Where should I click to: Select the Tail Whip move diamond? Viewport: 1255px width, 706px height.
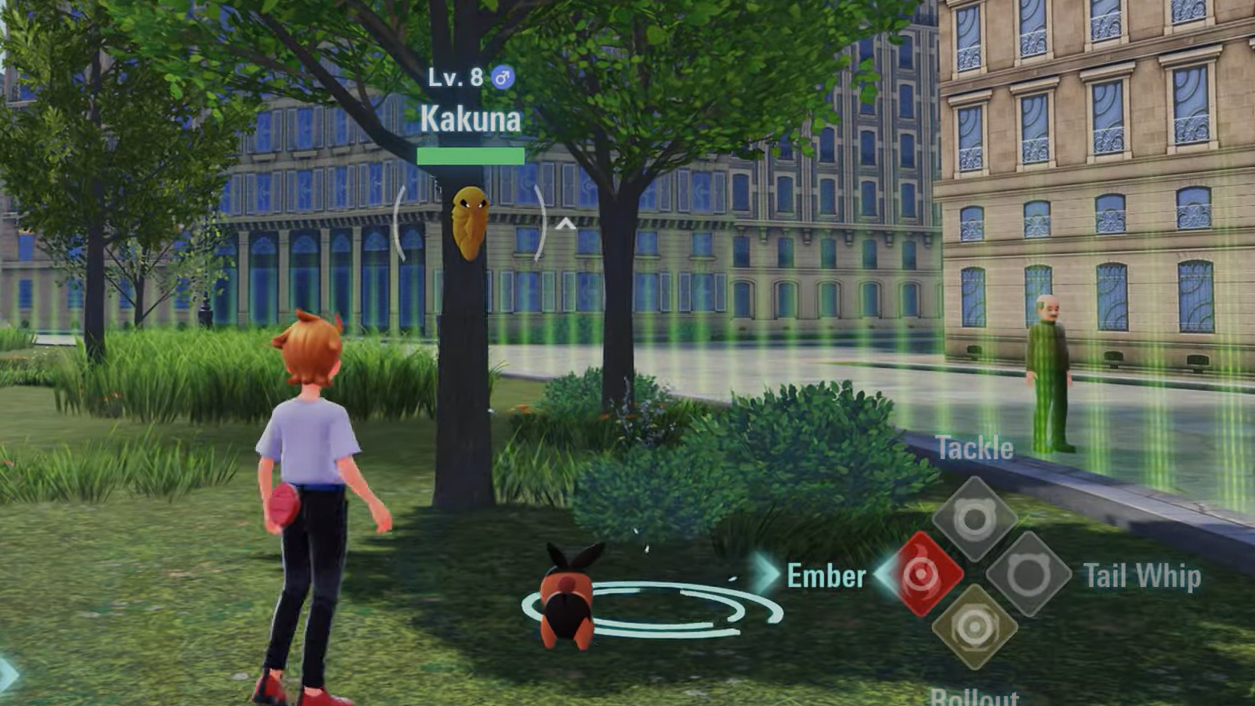[x=1028, y=574]
